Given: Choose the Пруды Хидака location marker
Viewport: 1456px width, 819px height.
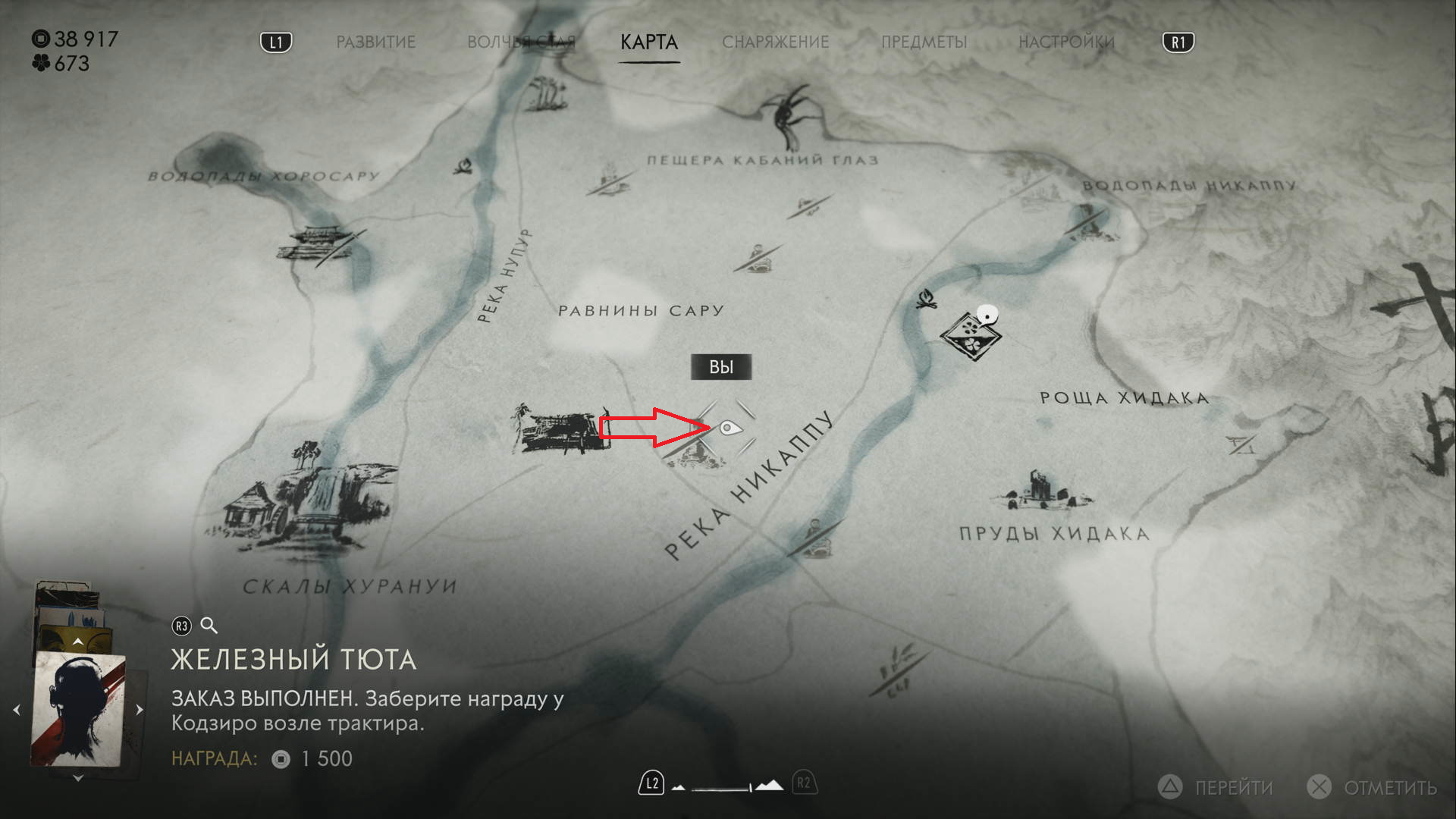Looking at the screenshot, I should point(1043,491).
